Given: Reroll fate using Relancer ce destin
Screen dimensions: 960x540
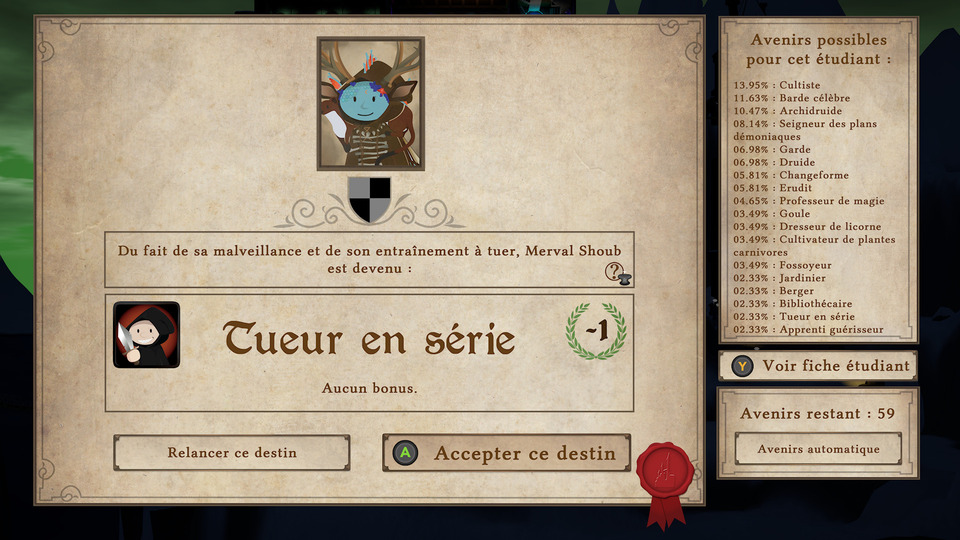Looking at the screenshot, I should pyautogui.click(x=232, y=453).
